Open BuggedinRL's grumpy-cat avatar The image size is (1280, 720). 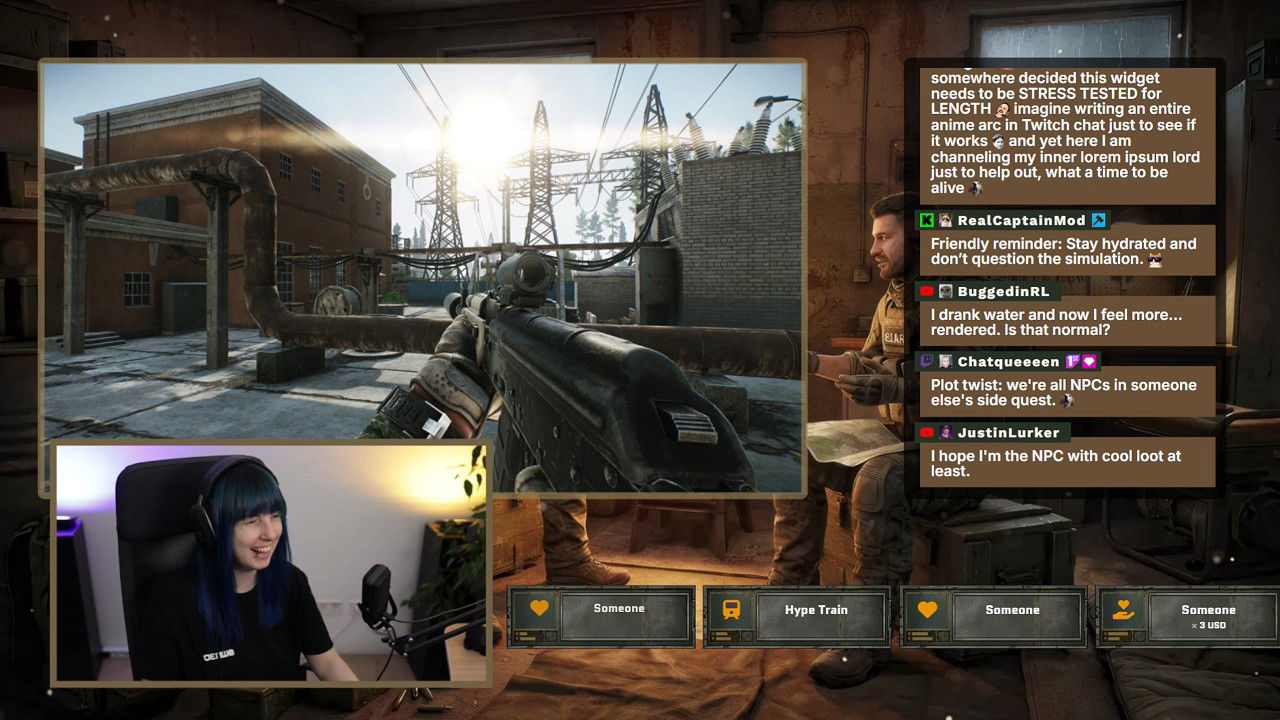[946, 291]
